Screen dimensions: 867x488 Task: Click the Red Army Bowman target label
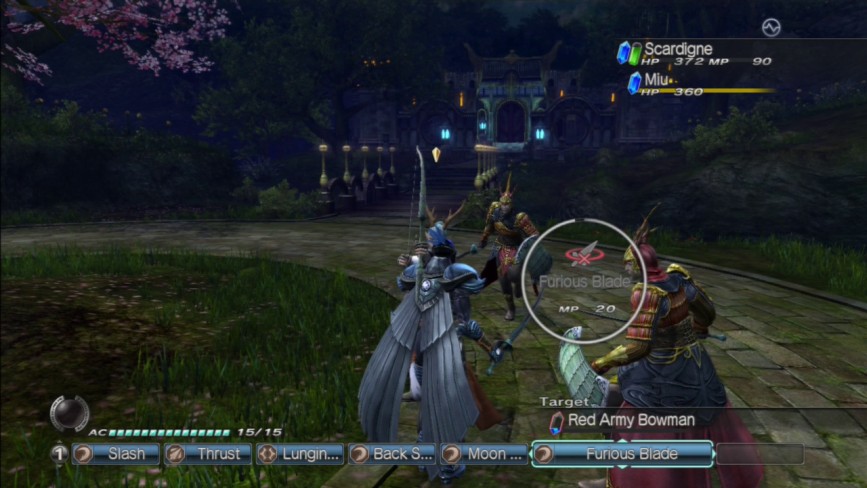[x=630, y=420]
